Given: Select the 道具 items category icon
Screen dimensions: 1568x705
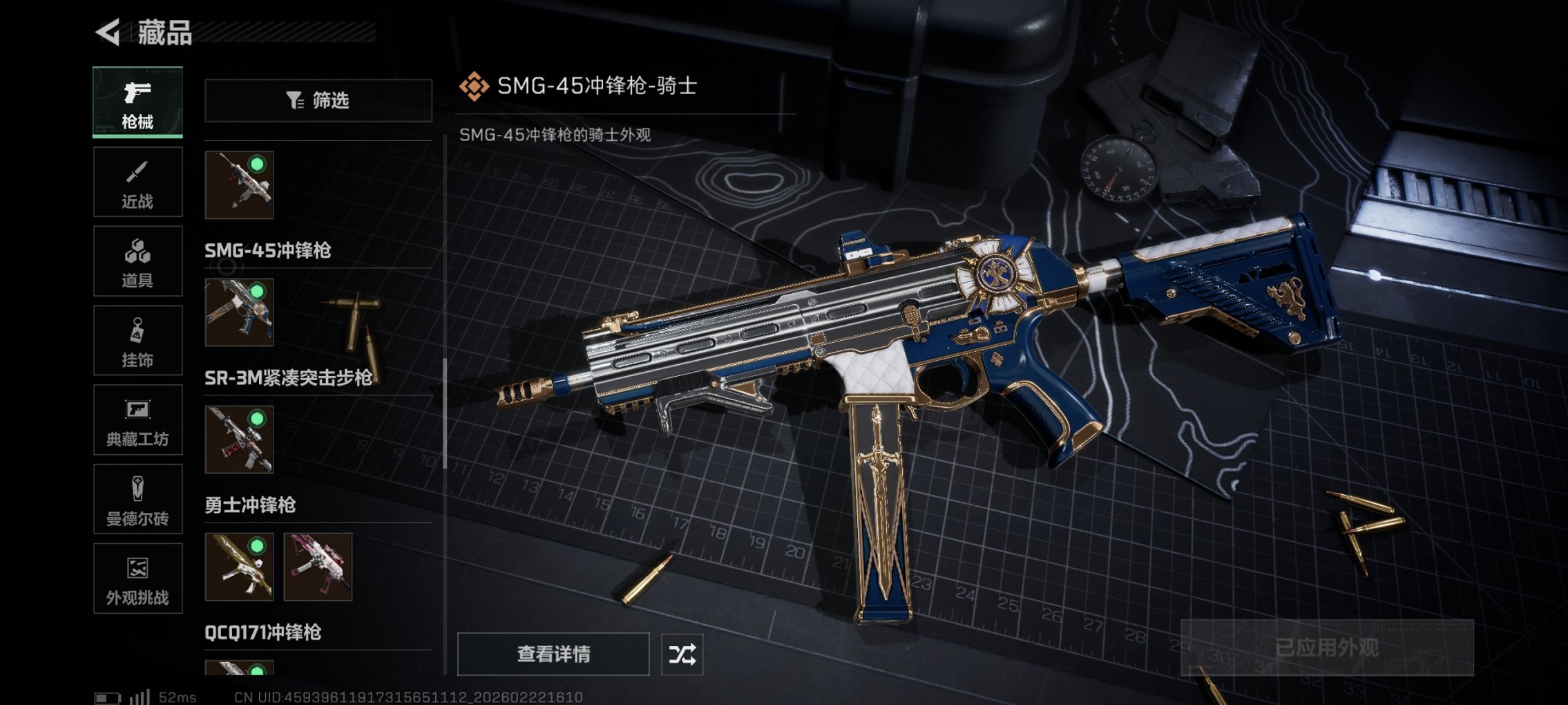Looking at the screenshot, I should click(x=137, y=261).
